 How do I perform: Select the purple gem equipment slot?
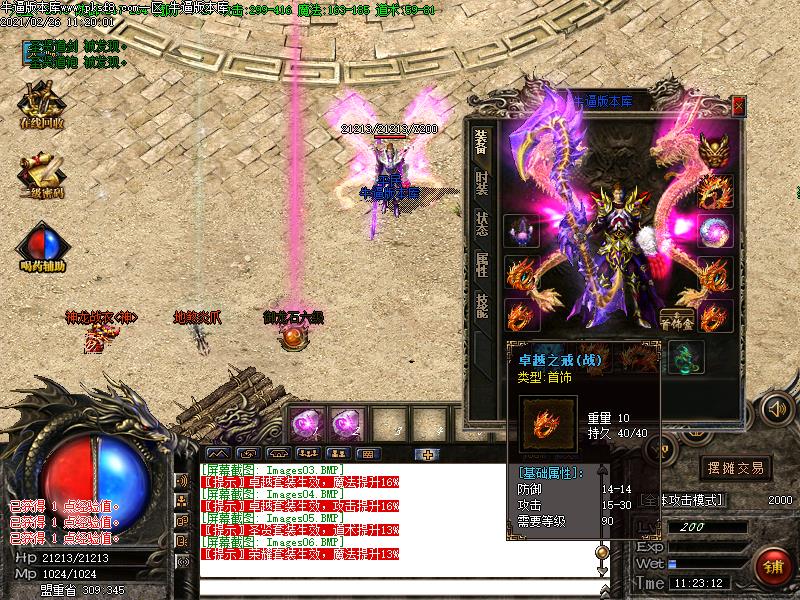tap(521, 231)
